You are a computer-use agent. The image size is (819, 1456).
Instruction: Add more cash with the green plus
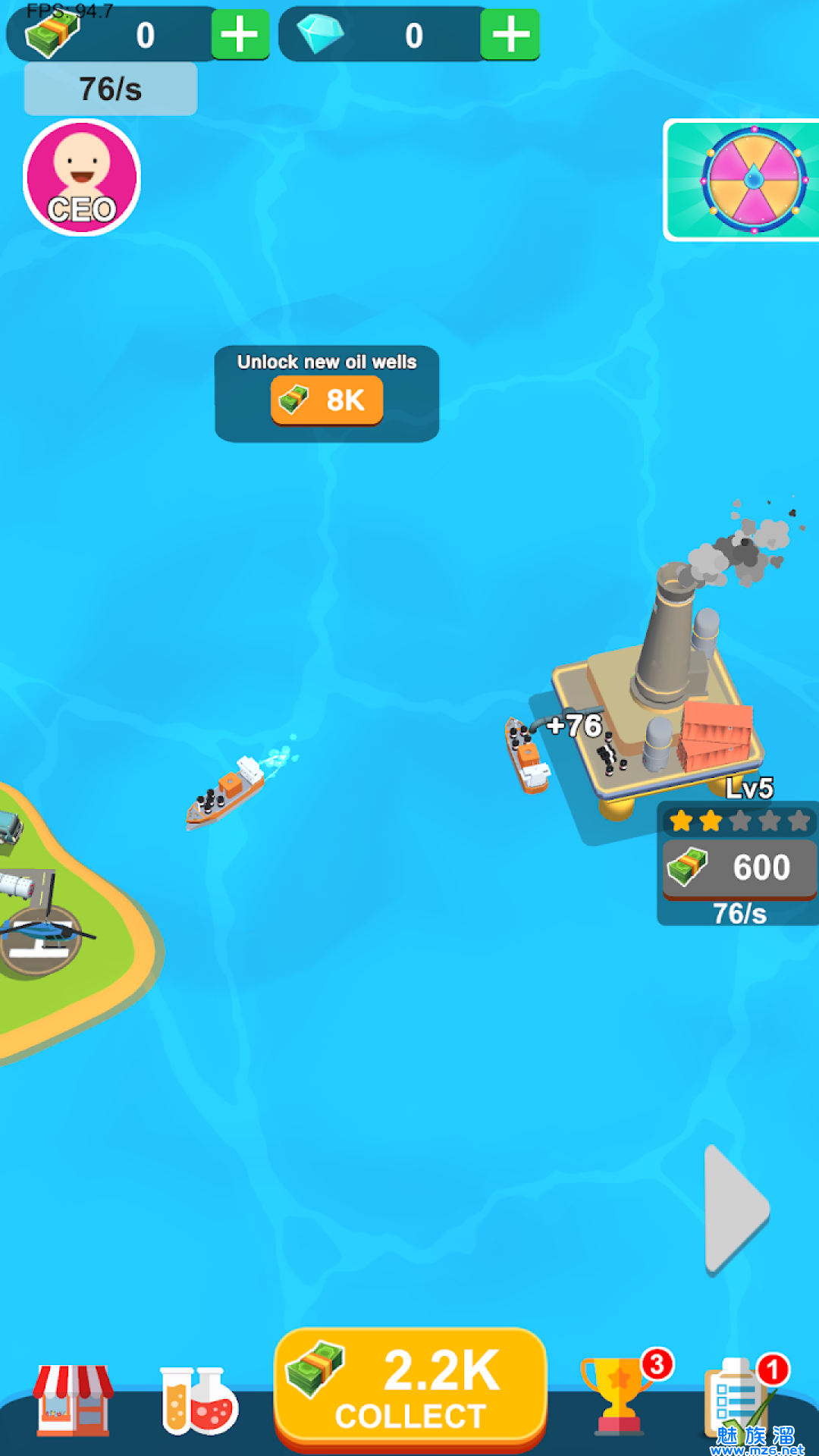point(240,35)
